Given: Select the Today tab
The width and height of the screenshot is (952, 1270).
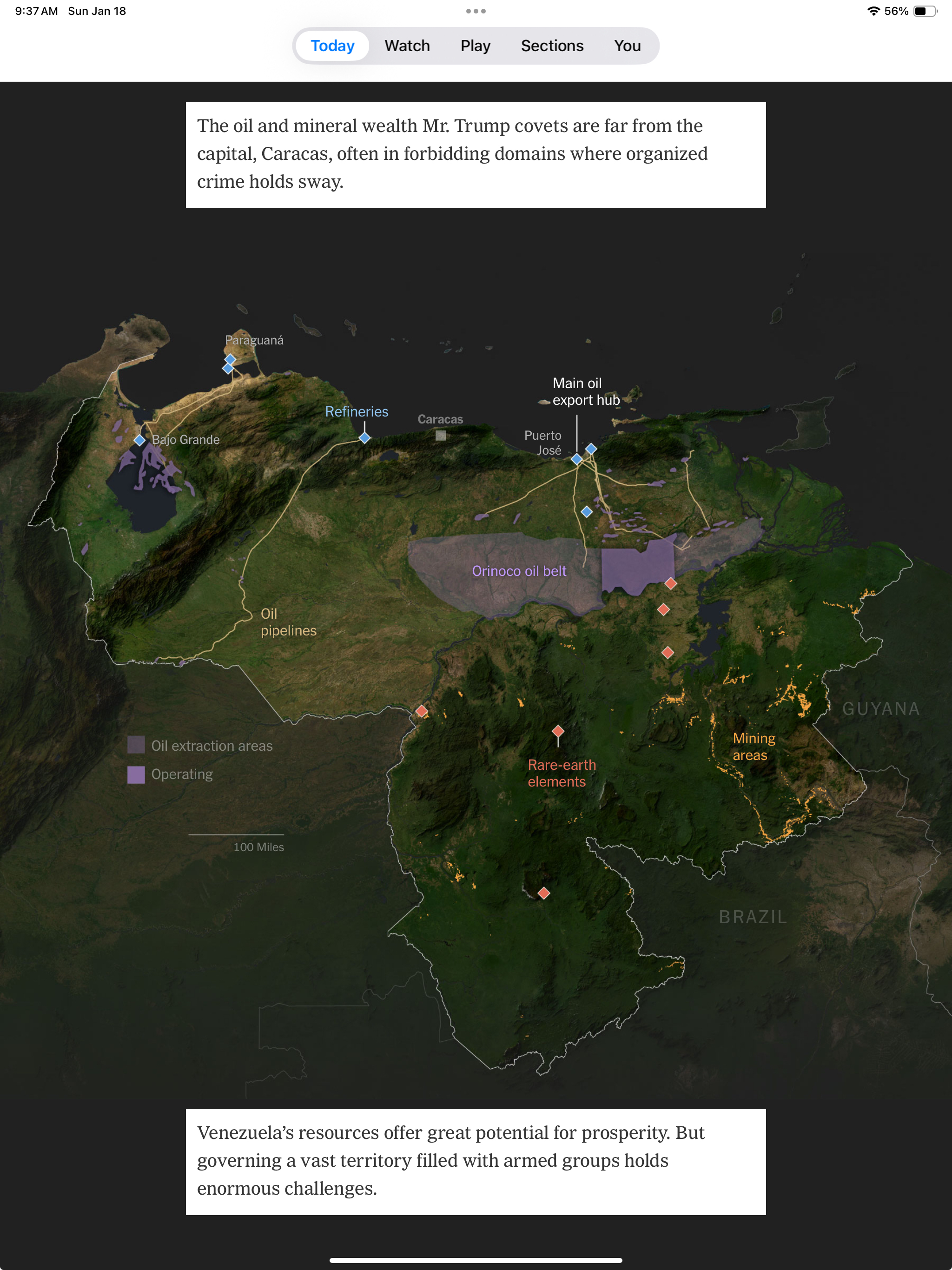Looking at the screenshot, I should click(332, 46).
